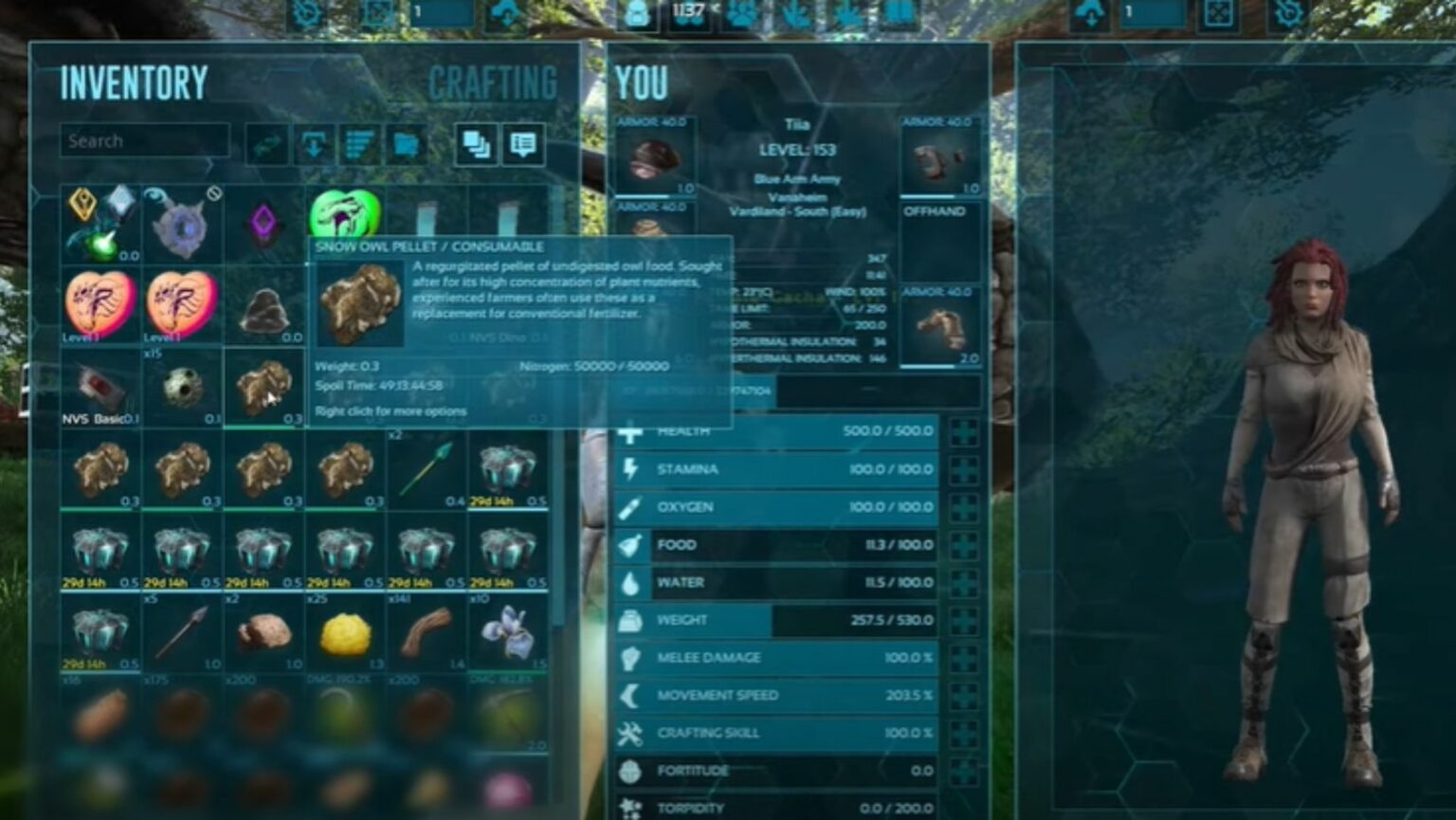Open the You character panel header

pyautogui.click(x=641, y=84)
